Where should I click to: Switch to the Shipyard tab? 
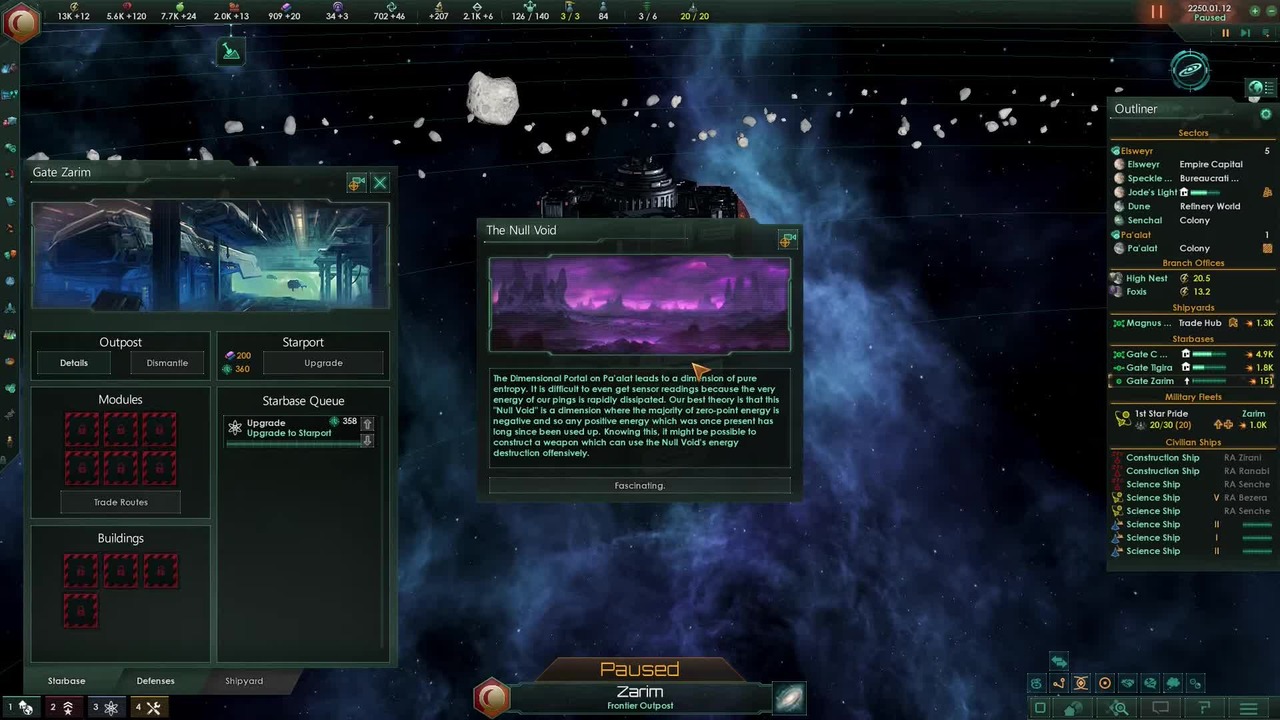coord(244,681)
